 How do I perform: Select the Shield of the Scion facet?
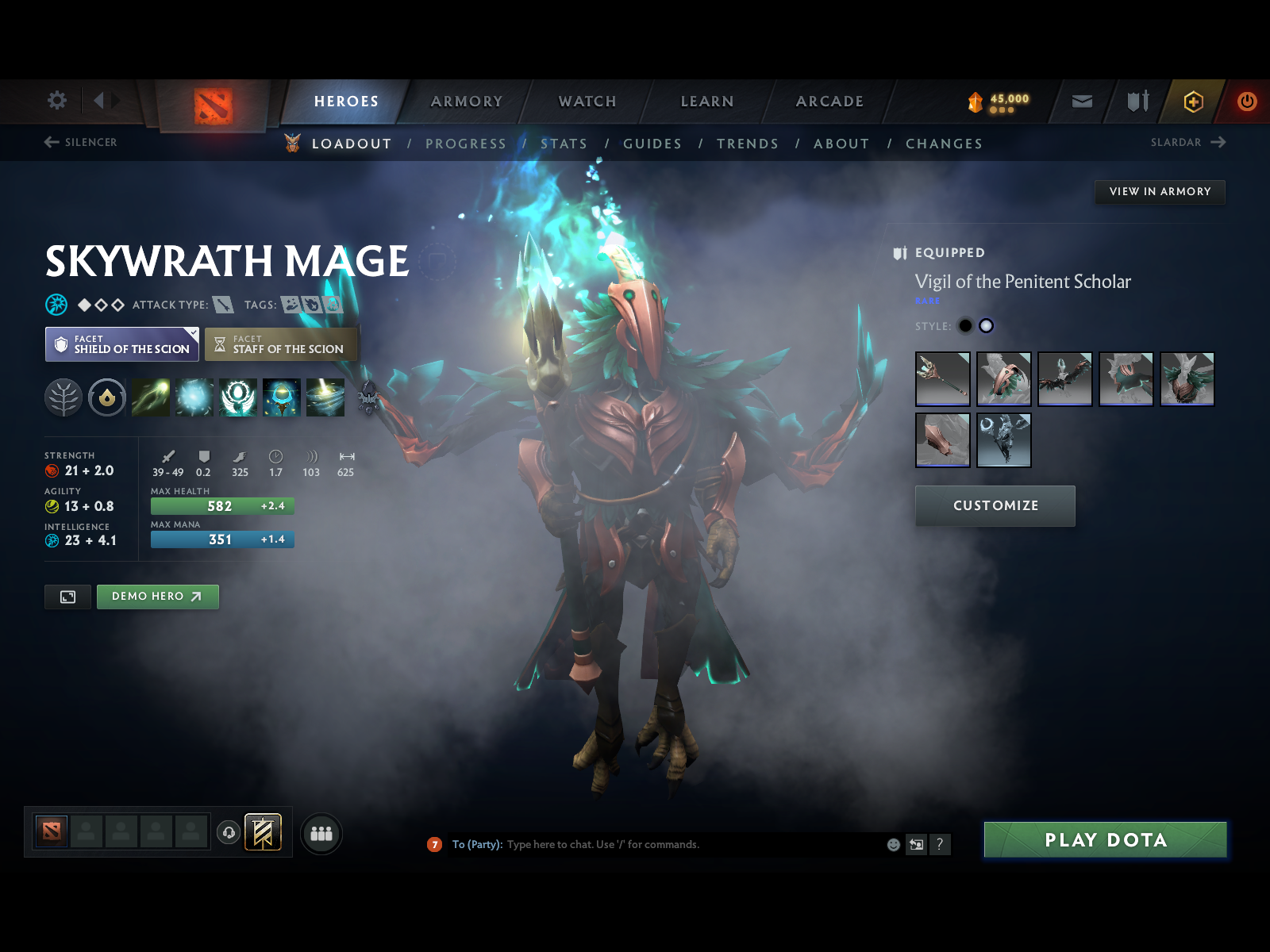tap(121, 344)
